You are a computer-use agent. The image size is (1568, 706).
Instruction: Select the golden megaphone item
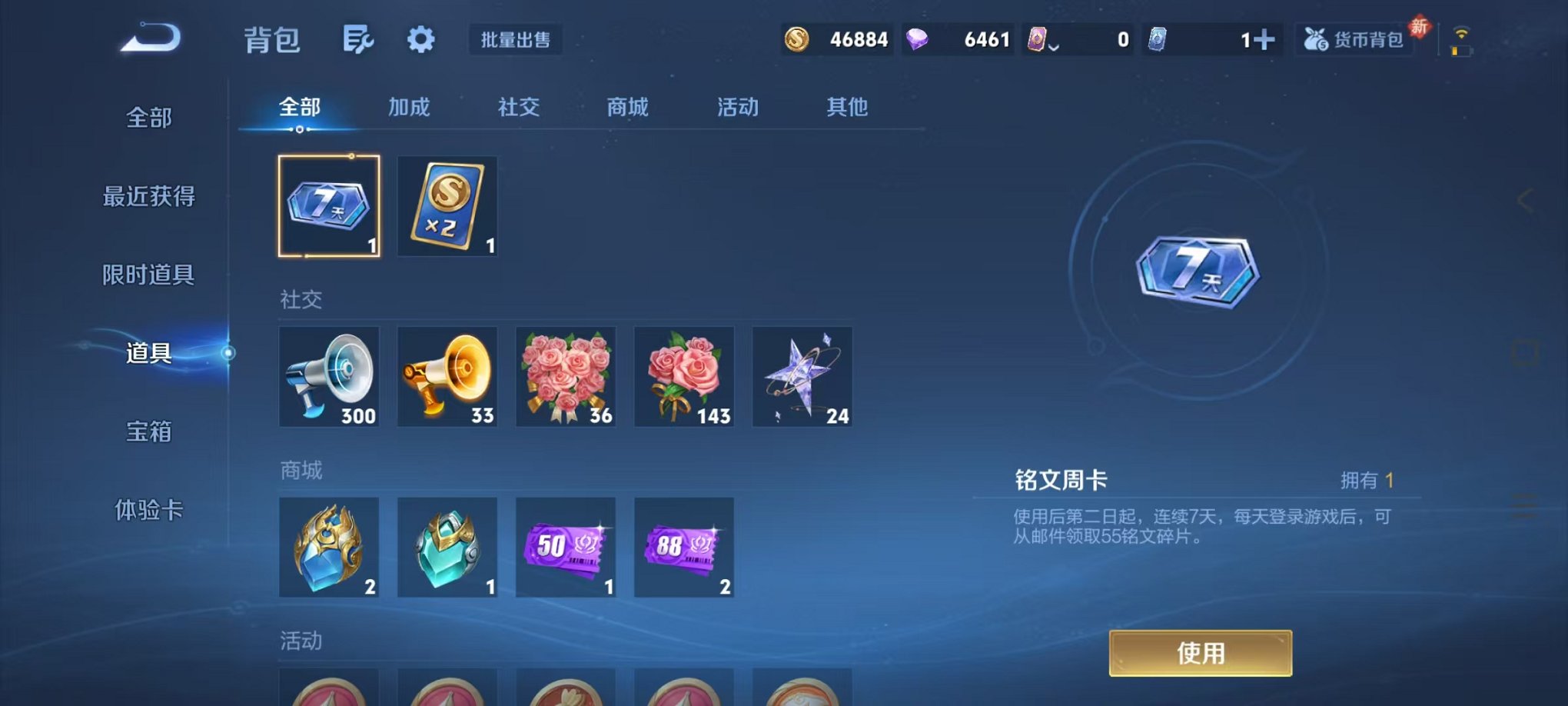pos(447,377)
